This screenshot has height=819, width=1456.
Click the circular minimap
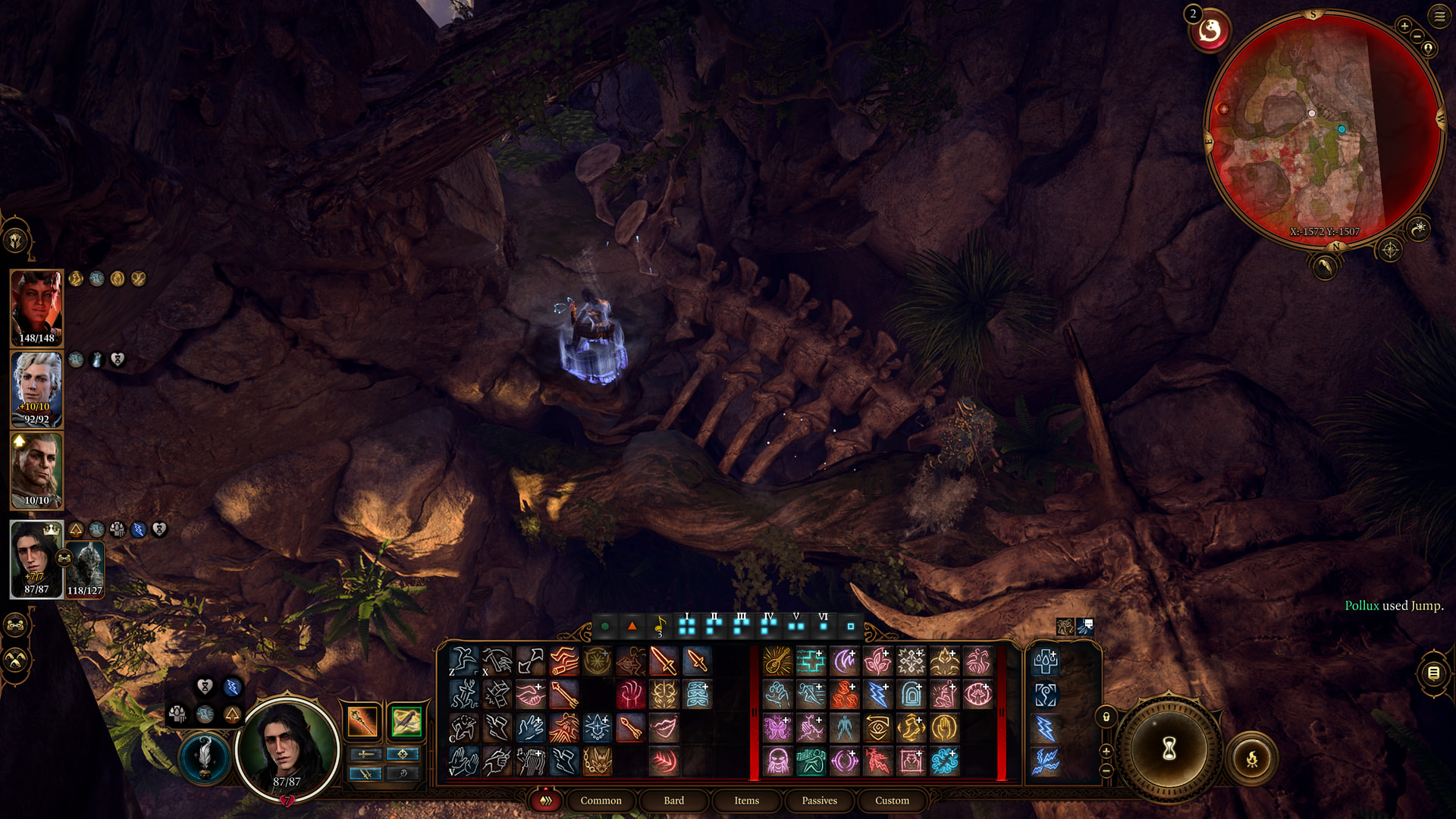point(1323,129)
